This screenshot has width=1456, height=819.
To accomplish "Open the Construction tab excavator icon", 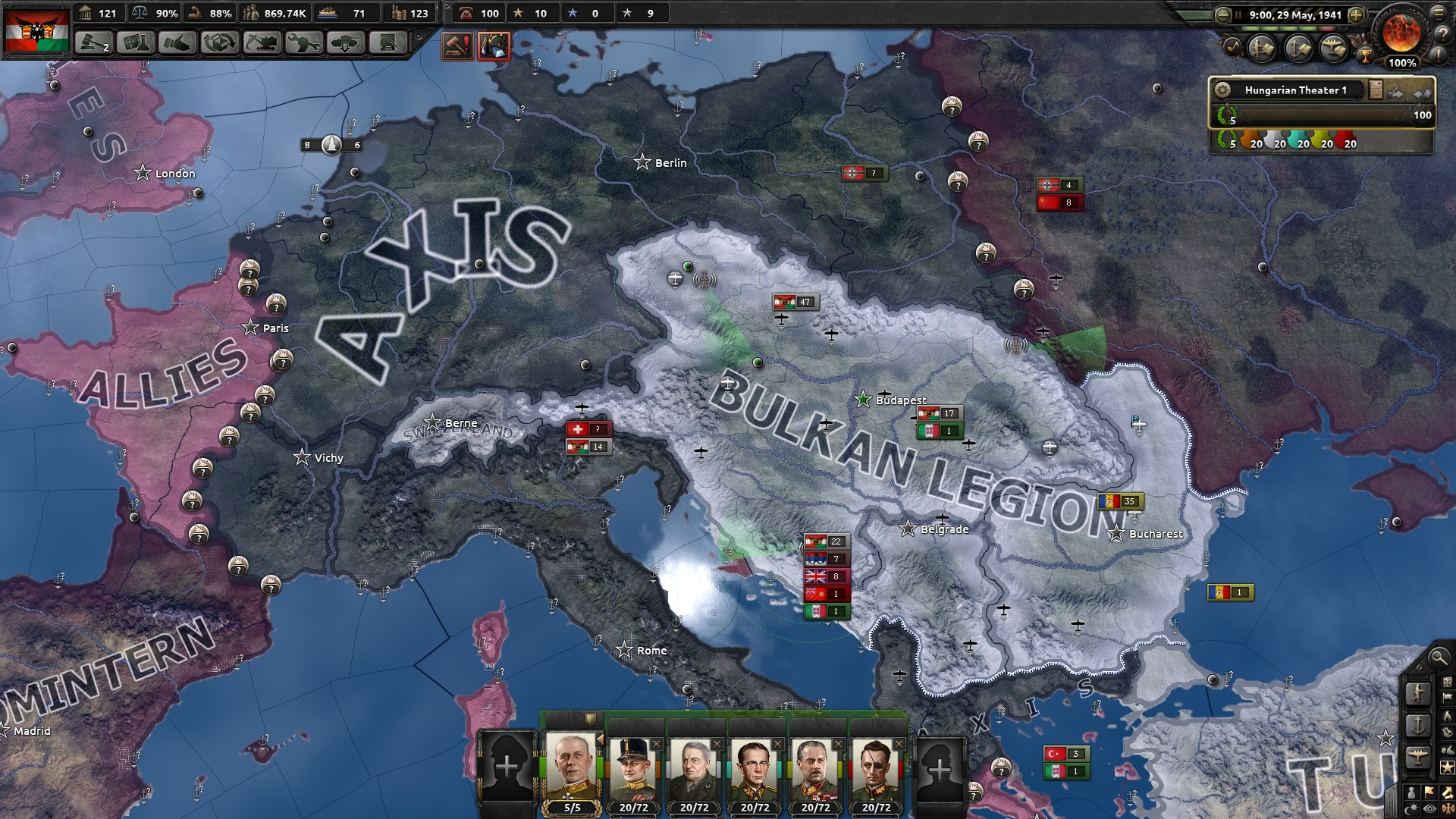I will click(261, 43).
